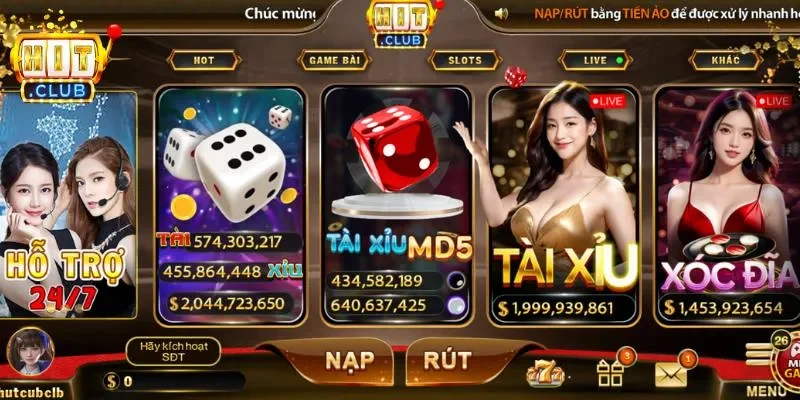Switch to the HOT games tab
800x400 pixels.
click(x=204, y=60)
